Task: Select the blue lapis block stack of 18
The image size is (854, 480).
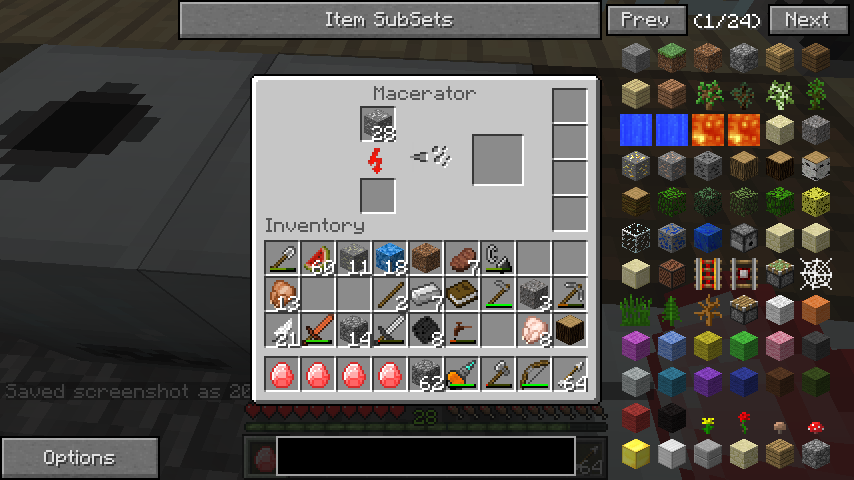Action: 390,258
